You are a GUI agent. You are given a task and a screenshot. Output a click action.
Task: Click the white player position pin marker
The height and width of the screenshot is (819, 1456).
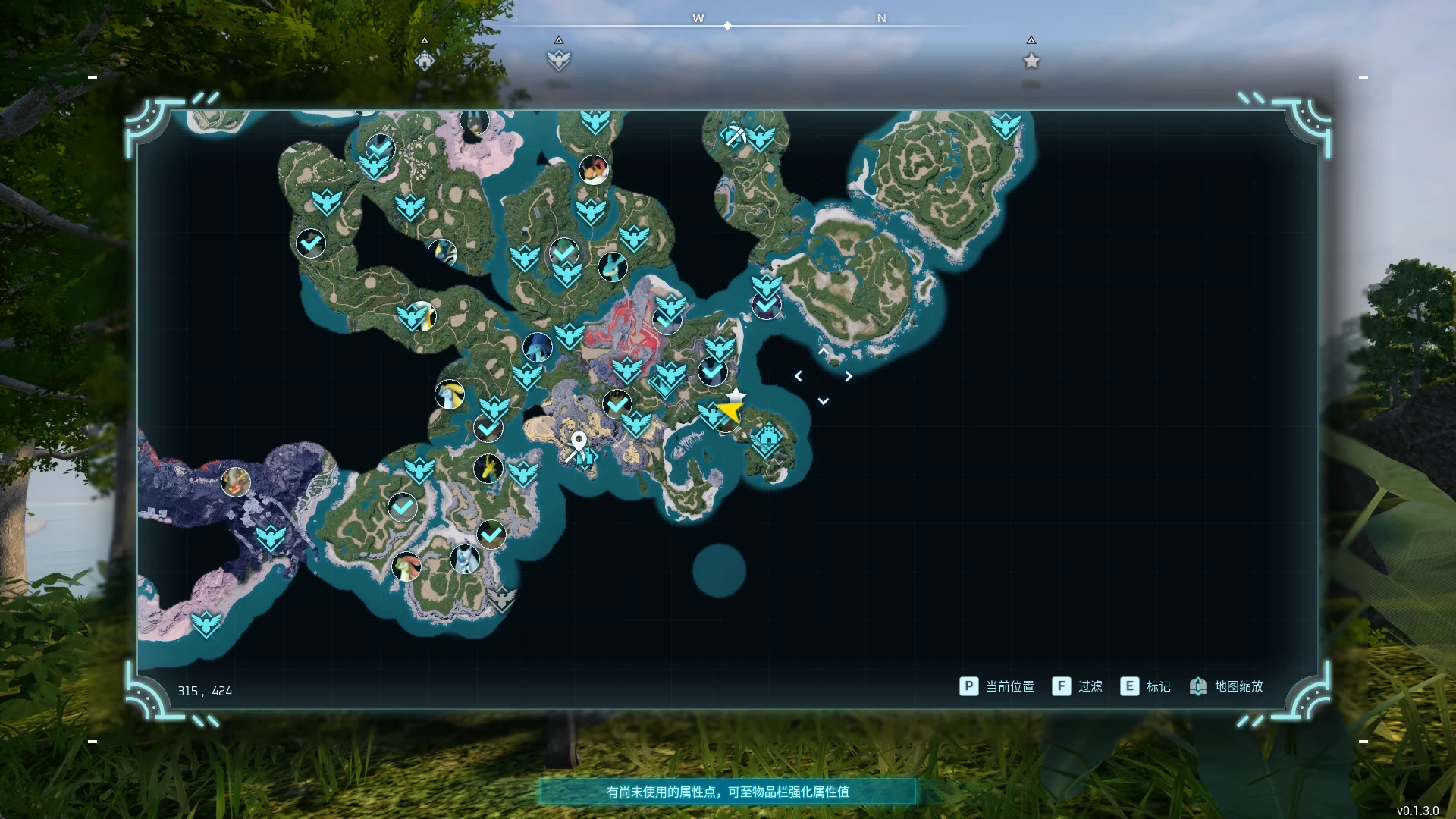coord(580,440)
